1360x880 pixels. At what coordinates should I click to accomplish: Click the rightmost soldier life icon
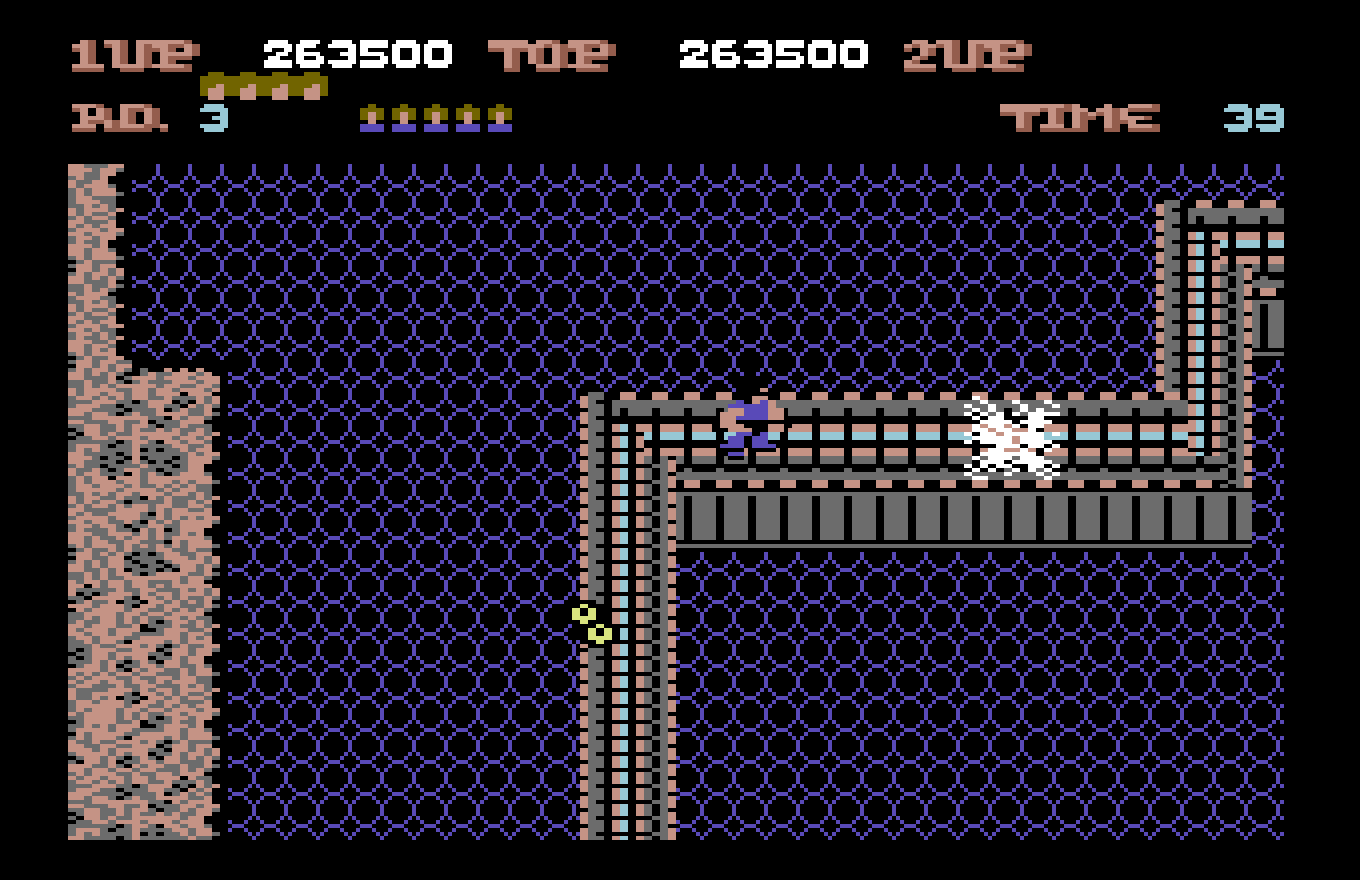coord(500,117)
